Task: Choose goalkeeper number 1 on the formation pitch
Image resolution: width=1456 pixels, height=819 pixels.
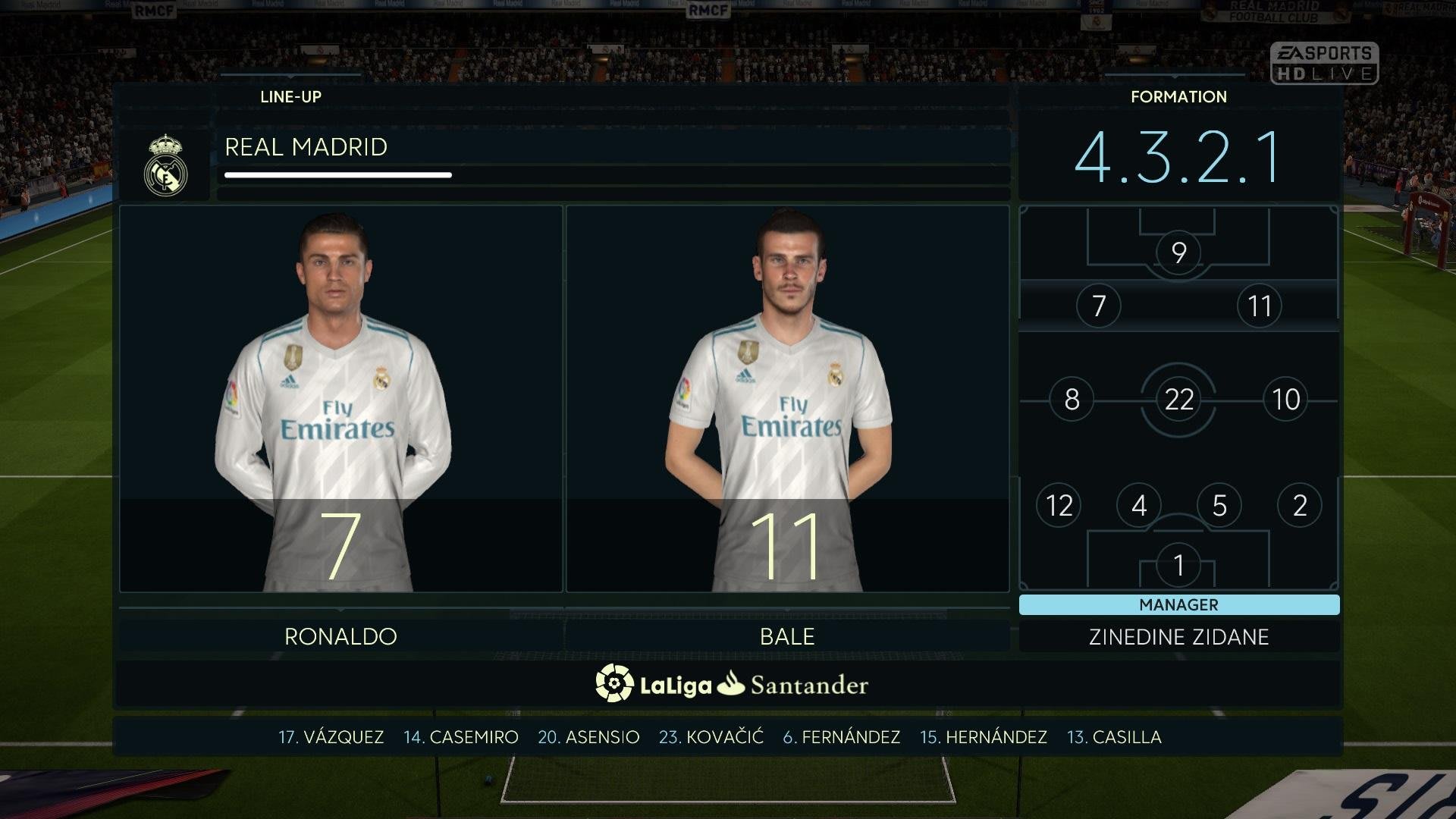Action: click(1178, 565)
